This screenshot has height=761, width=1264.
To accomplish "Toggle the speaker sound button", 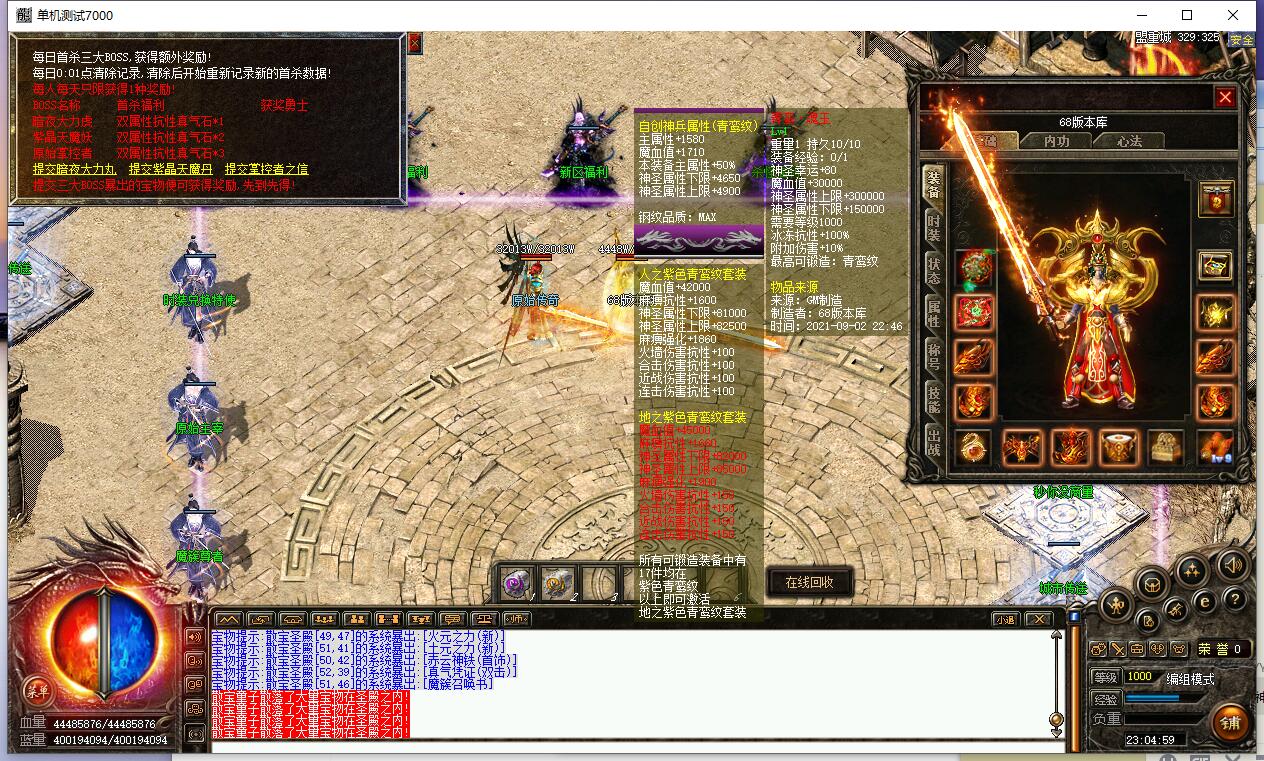I will tap(1231, 564).
